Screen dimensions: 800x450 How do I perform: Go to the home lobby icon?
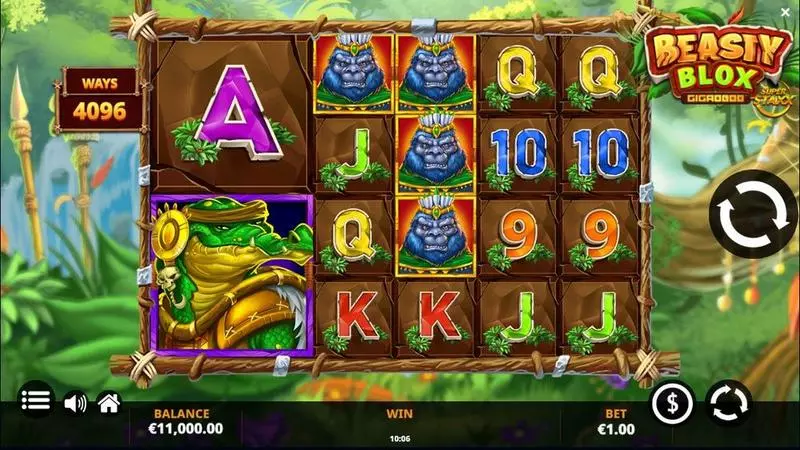point(109,402)
